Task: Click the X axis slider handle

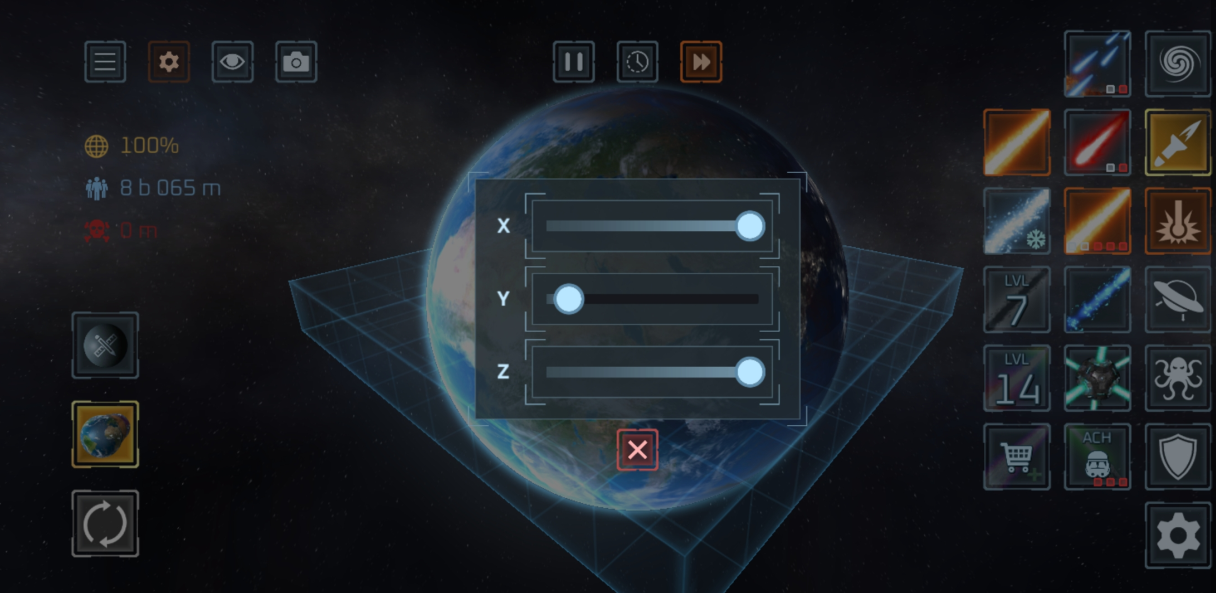Action: pos(749,226)
